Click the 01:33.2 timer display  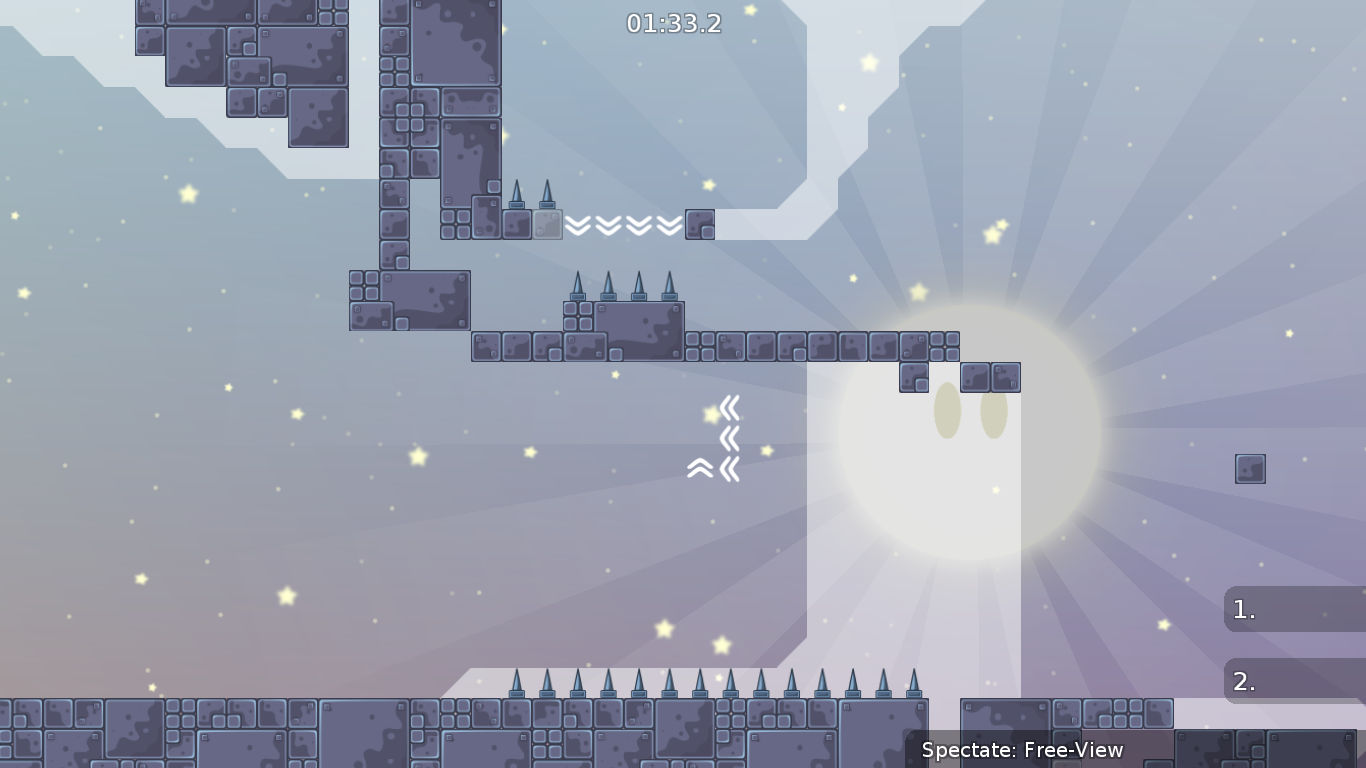[674, 23]
